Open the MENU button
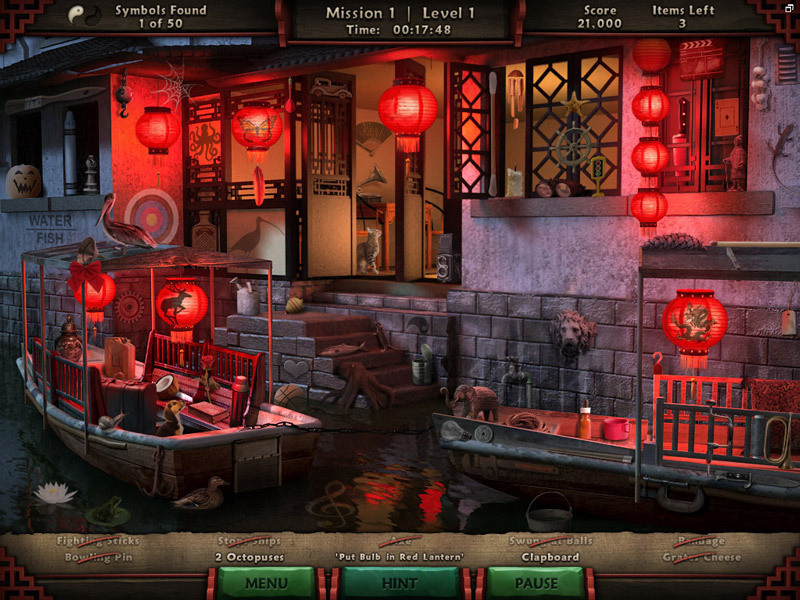 tap(266, 582)
